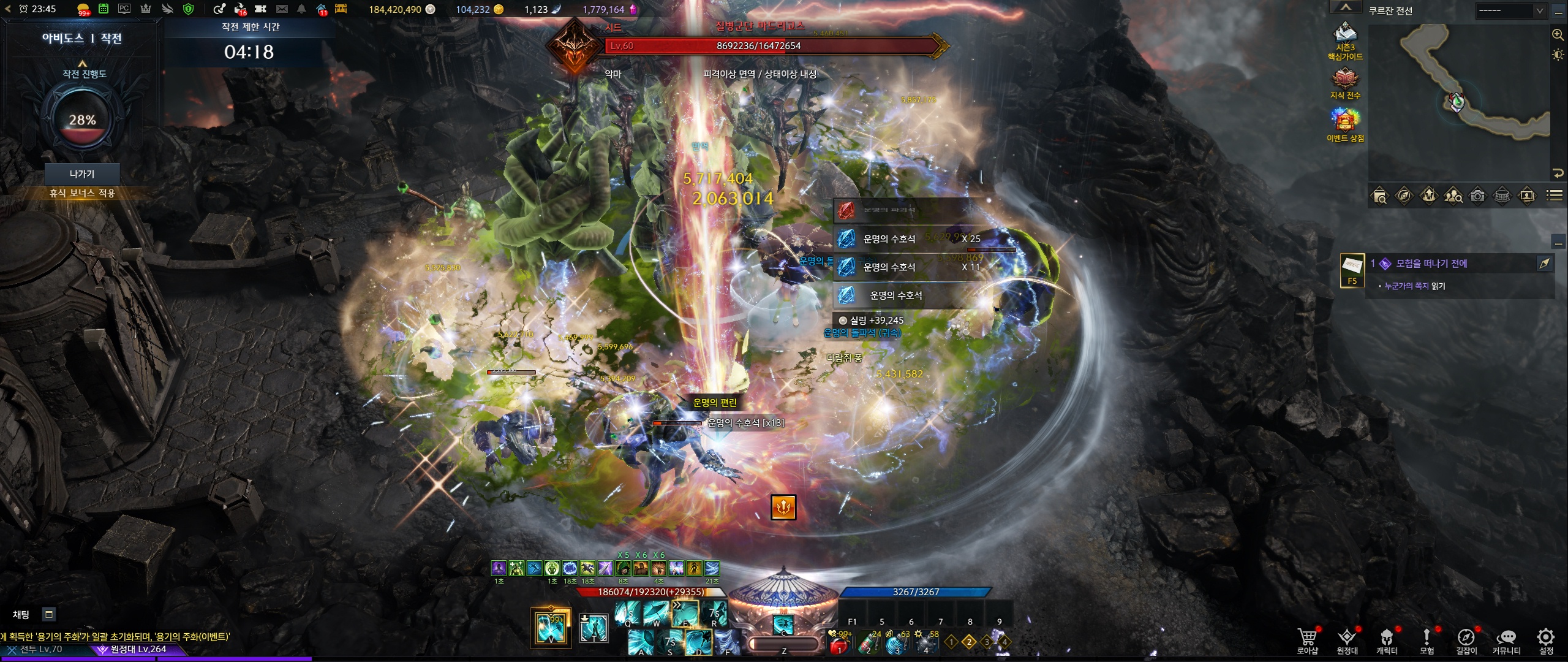Open the 커뮤니티 community menu

coord(1506,639)
